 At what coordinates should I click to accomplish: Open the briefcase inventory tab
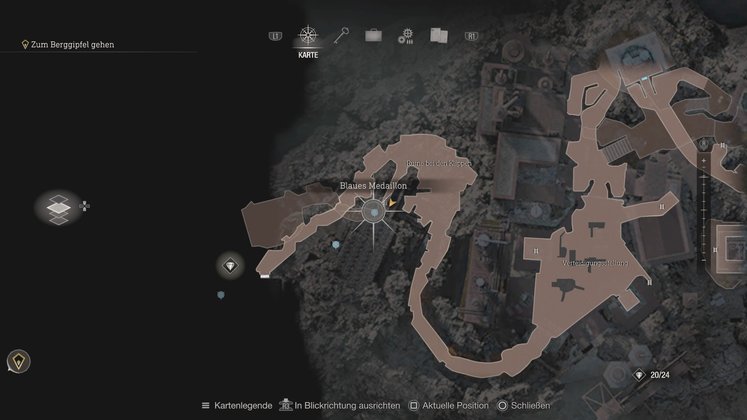[373, 36]
